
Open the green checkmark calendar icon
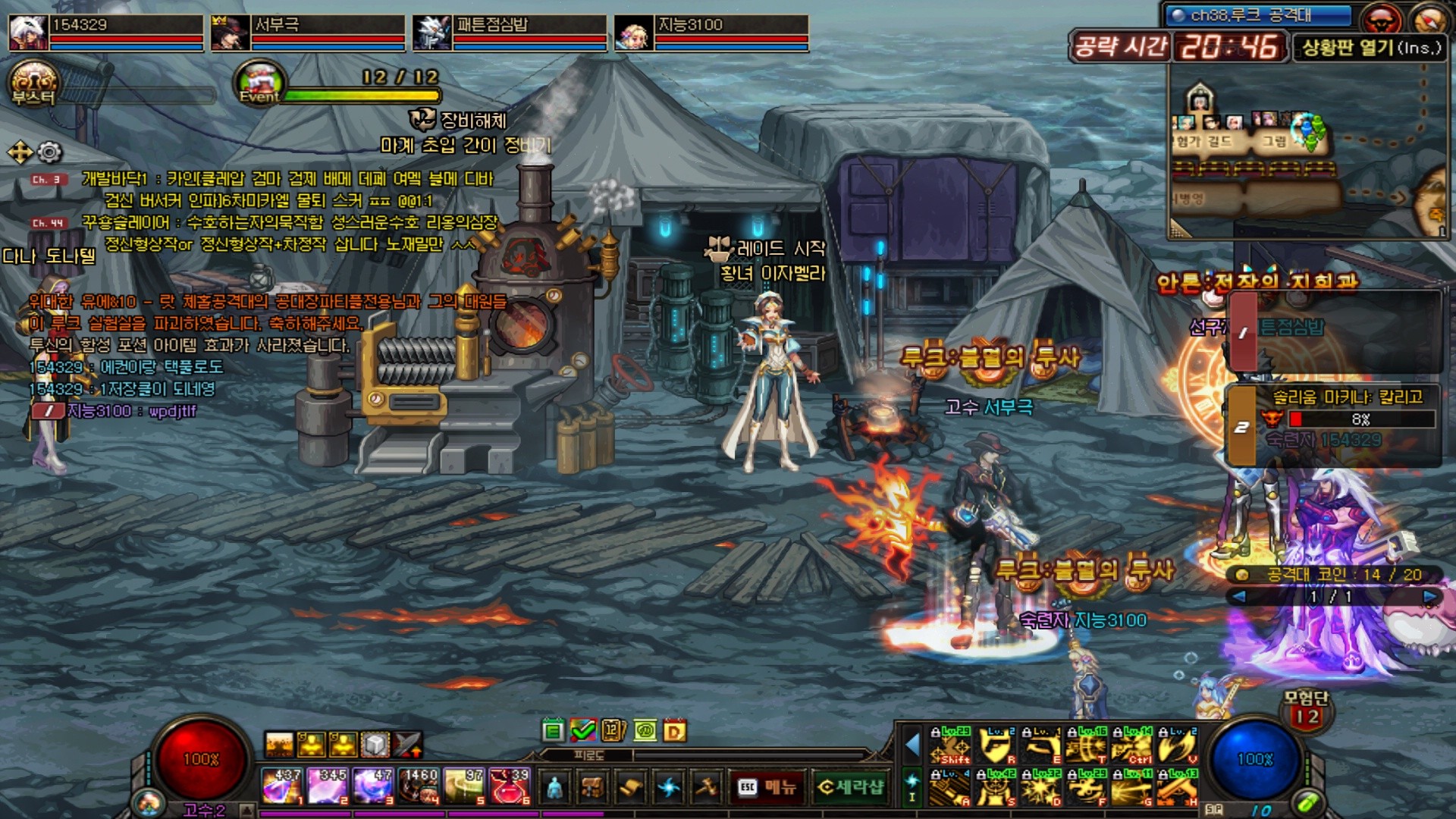[x=583, y=730]
